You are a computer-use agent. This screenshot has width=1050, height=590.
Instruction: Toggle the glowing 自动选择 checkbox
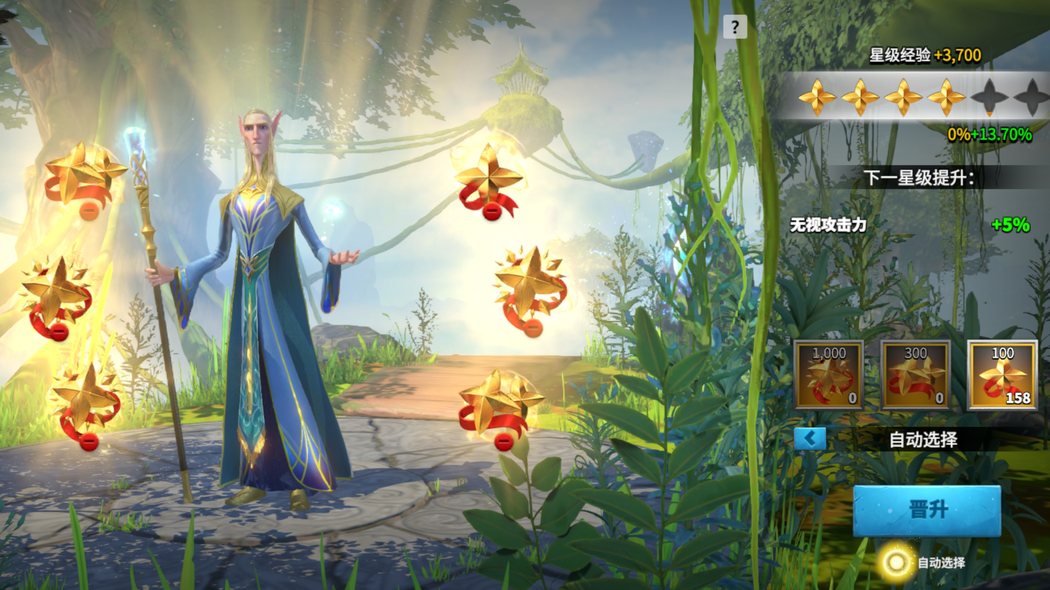pyautogui.click(x=896, y=562)
